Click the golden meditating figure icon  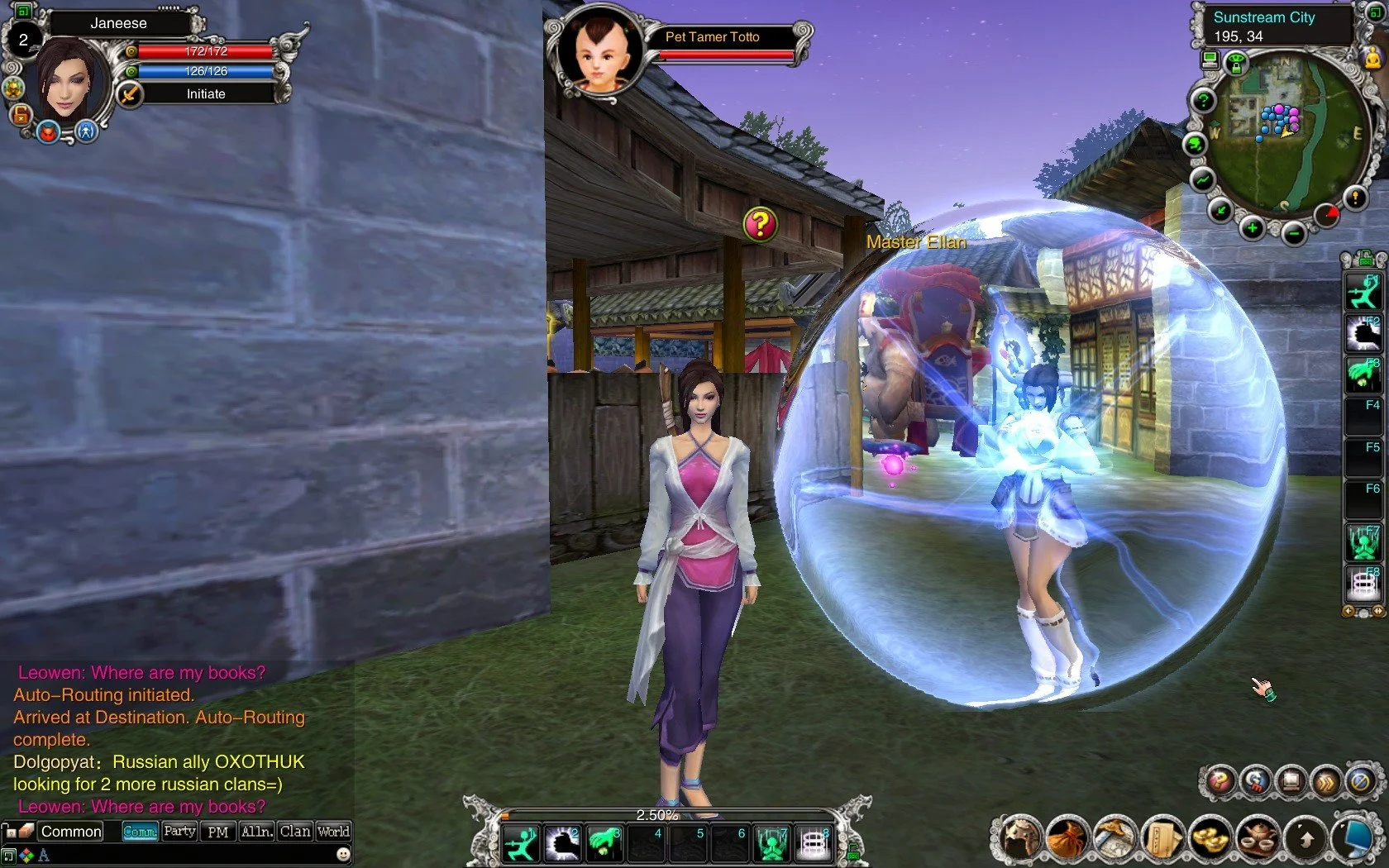coord(1373,58)
